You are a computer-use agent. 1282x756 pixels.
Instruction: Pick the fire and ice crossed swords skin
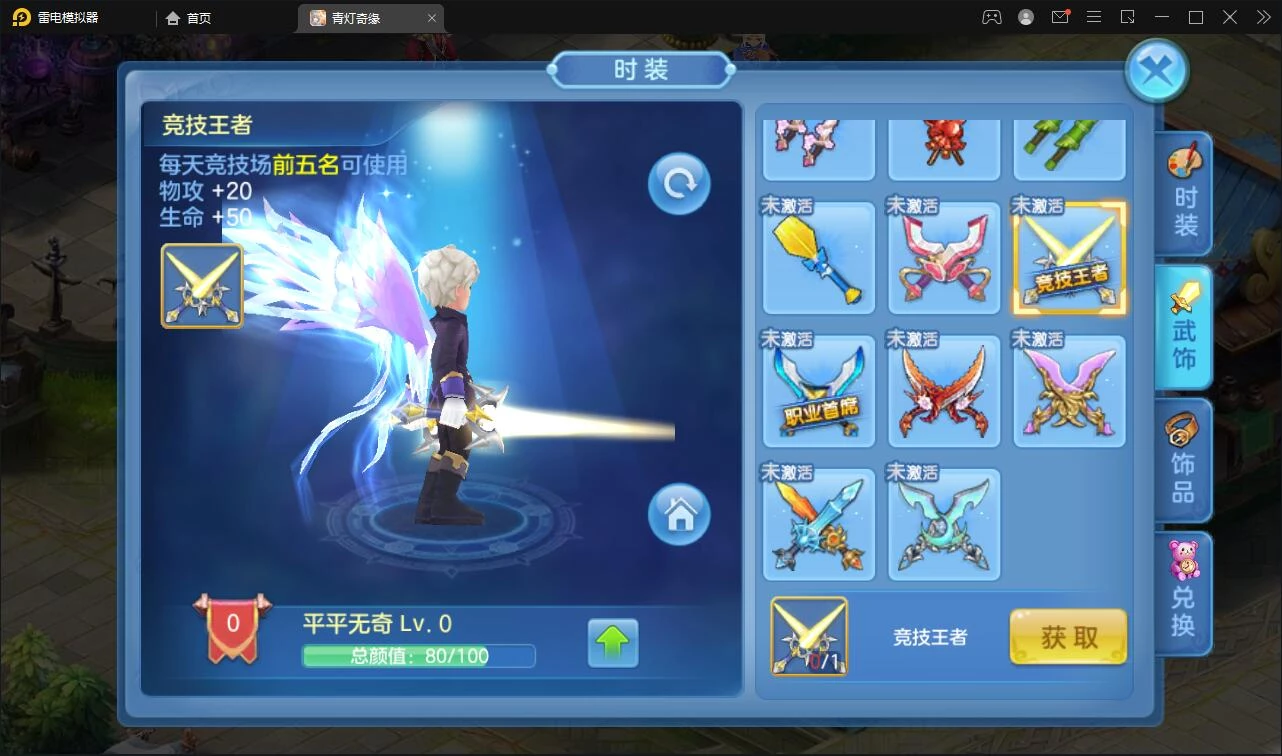(x=819, y=524)
